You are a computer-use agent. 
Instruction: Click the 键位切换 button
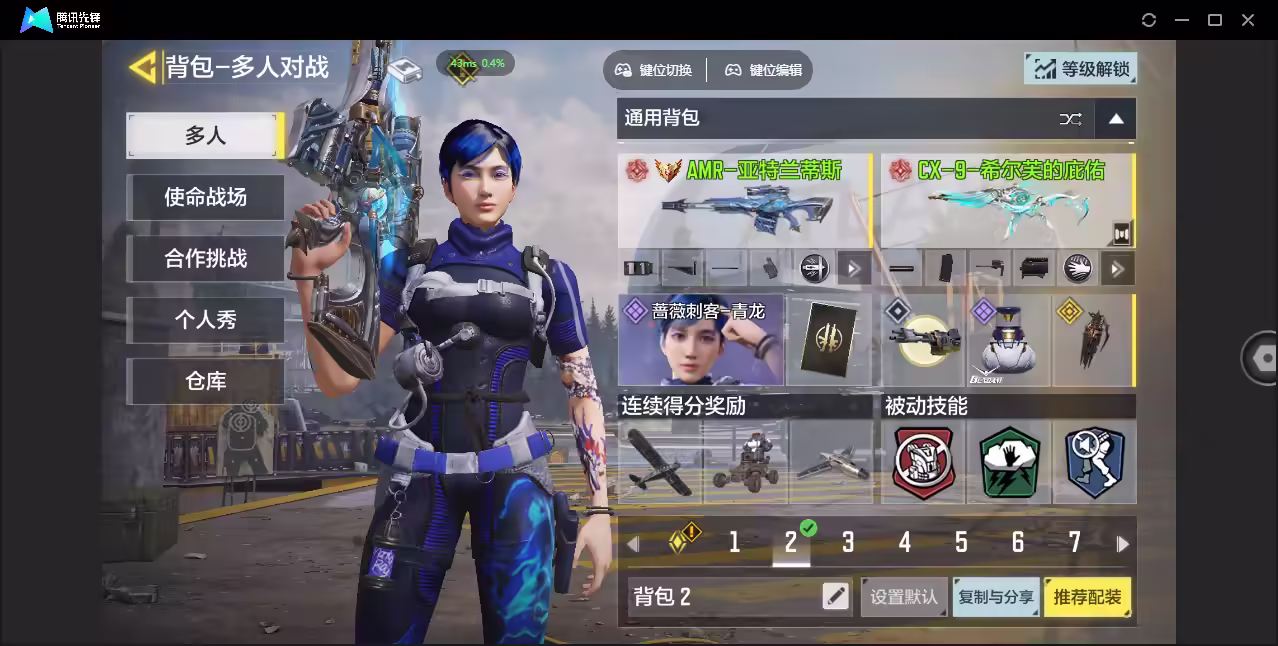coord(654,70)
